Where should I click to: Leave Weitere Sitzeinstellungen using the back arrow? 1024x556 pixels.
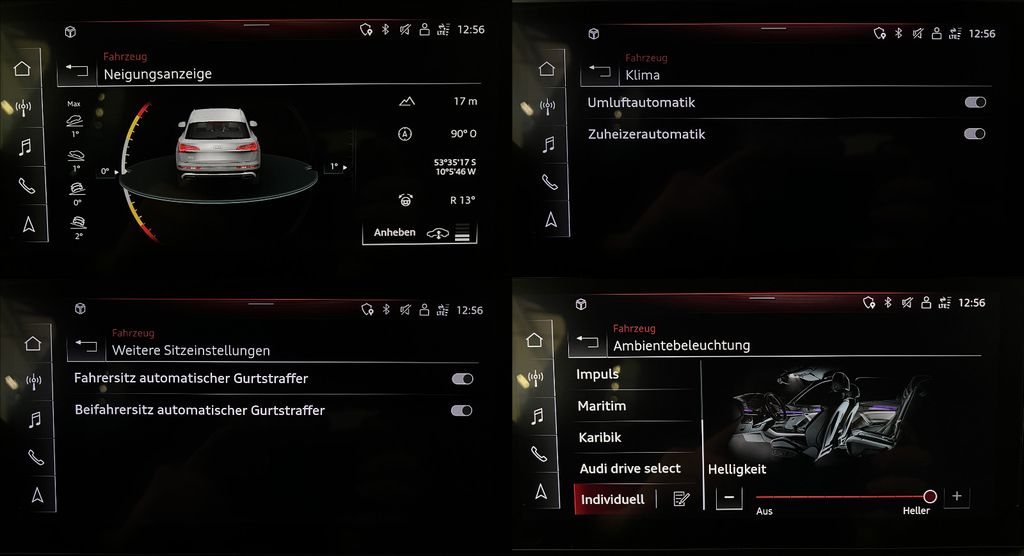(x=86, y=346)
